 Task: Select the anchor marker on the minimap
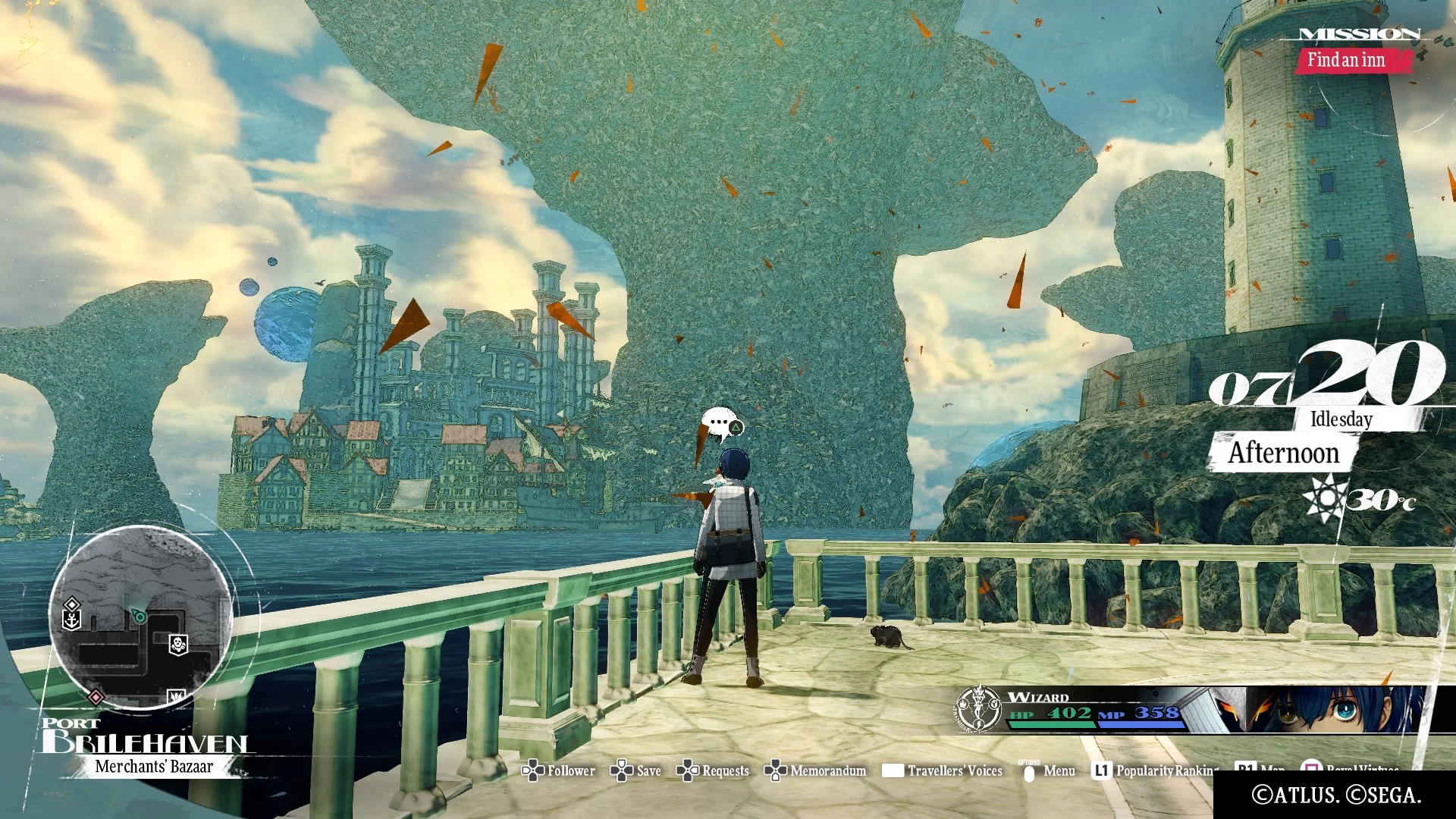click(71, 620)
